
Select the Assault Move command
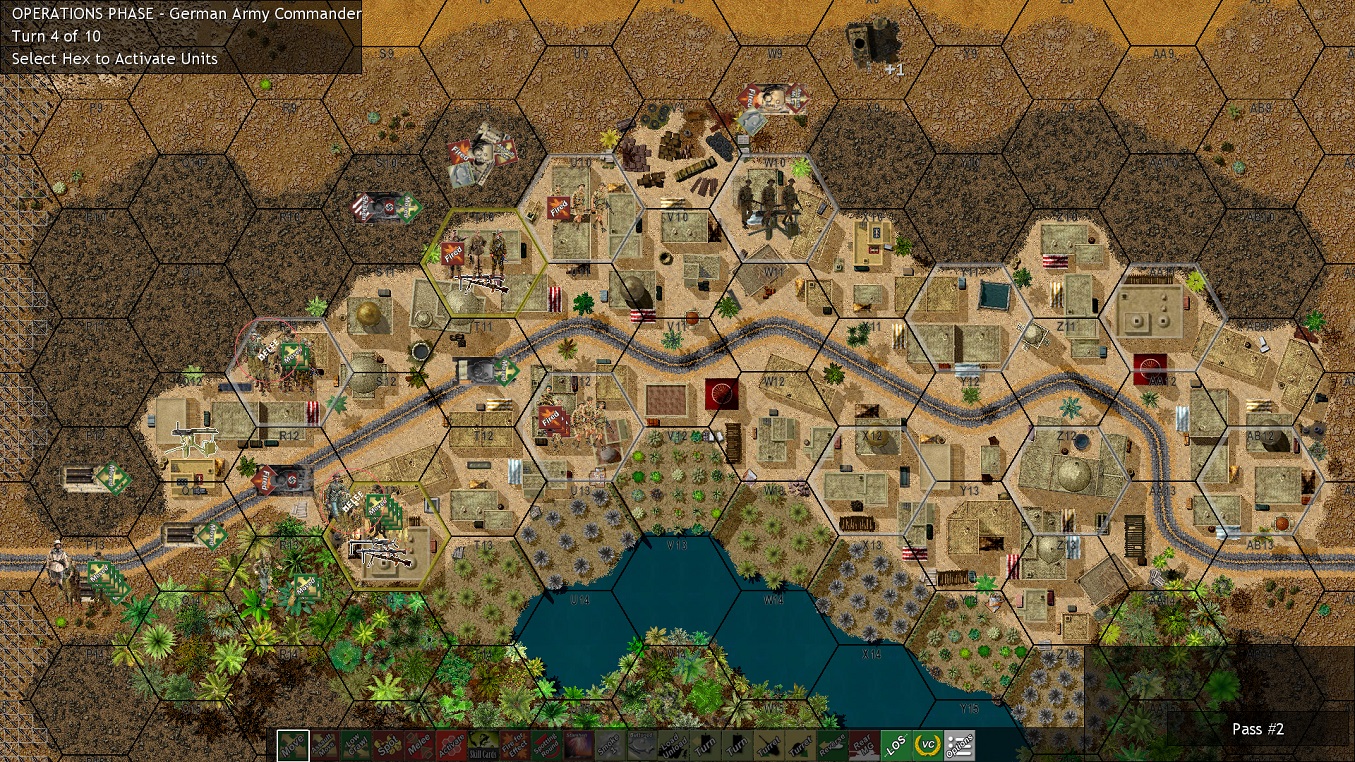point(322,745)
